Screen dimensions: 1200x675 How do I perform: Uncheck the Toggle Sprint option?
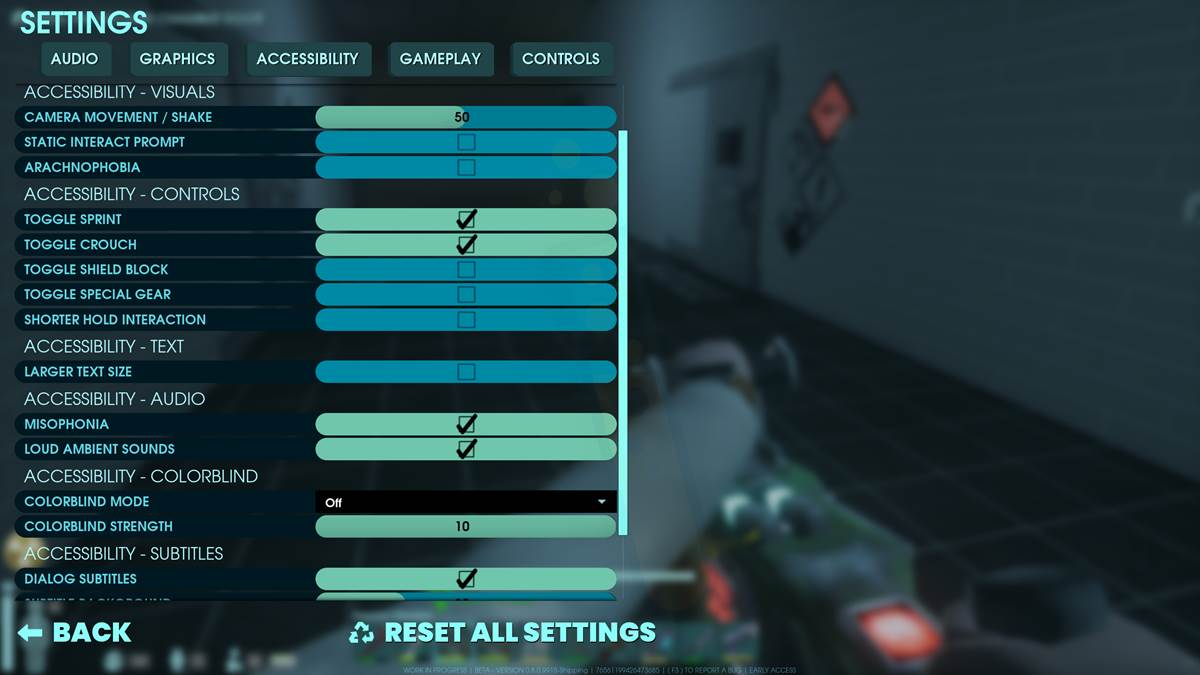coord(466,219)
